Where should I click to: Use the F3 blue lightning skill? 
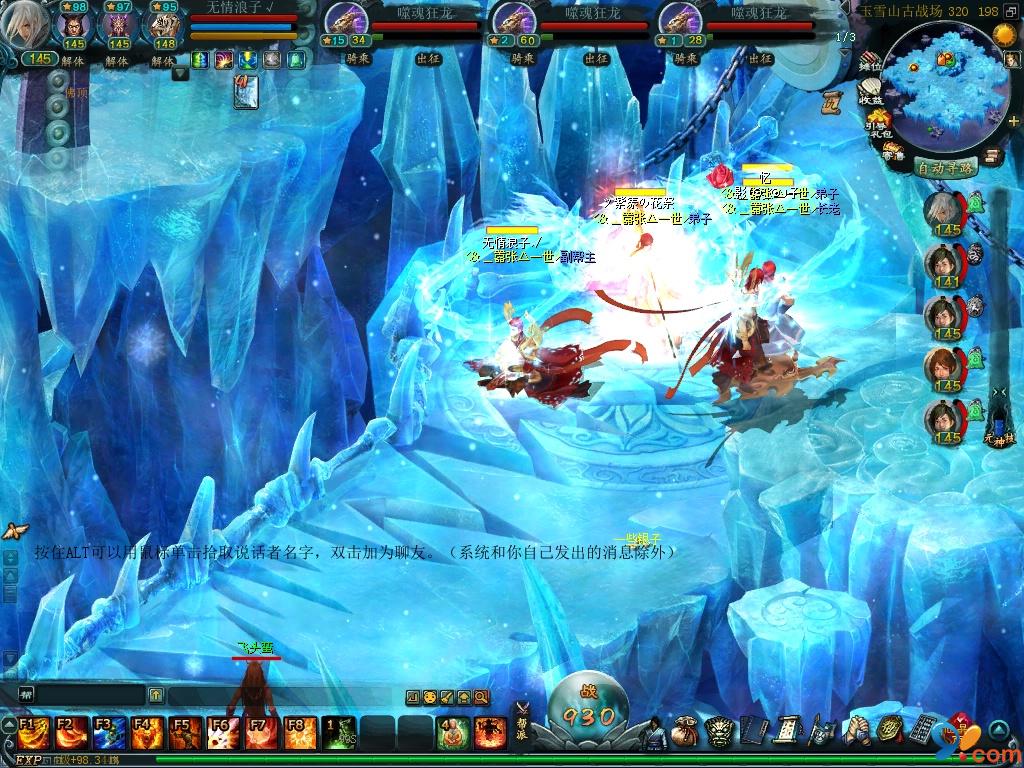tap(107, 733)
